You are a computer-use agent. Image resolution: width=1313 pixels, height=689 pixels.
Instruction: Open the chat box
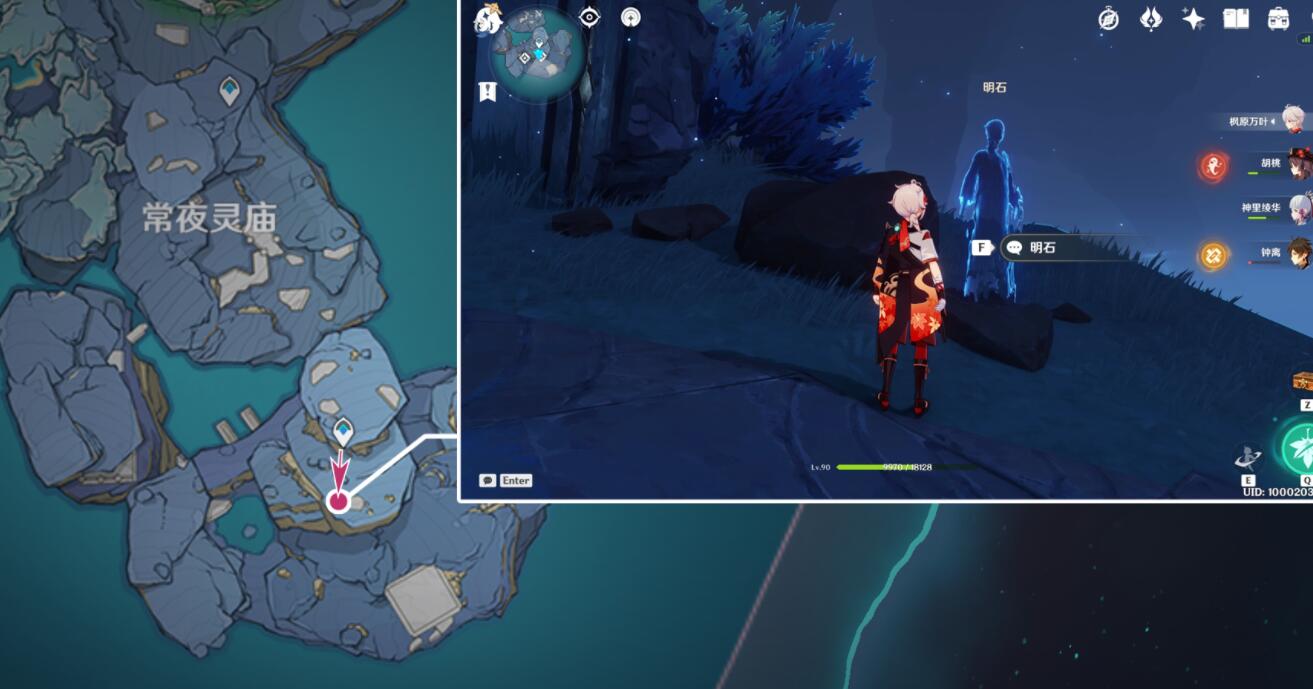[505, 481]
